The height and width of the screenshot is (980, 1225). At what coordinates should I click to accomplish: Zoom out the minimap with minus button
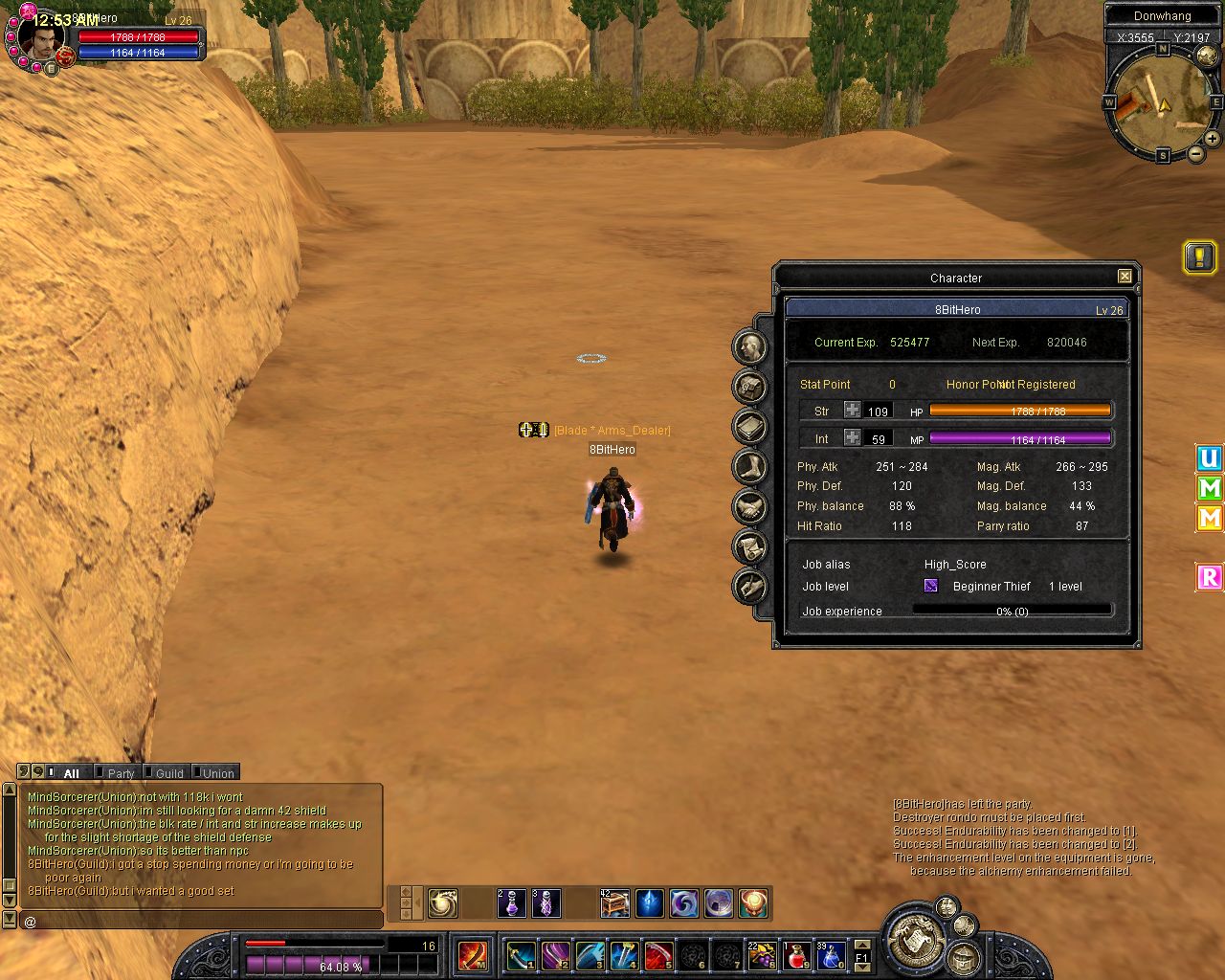1195,154
